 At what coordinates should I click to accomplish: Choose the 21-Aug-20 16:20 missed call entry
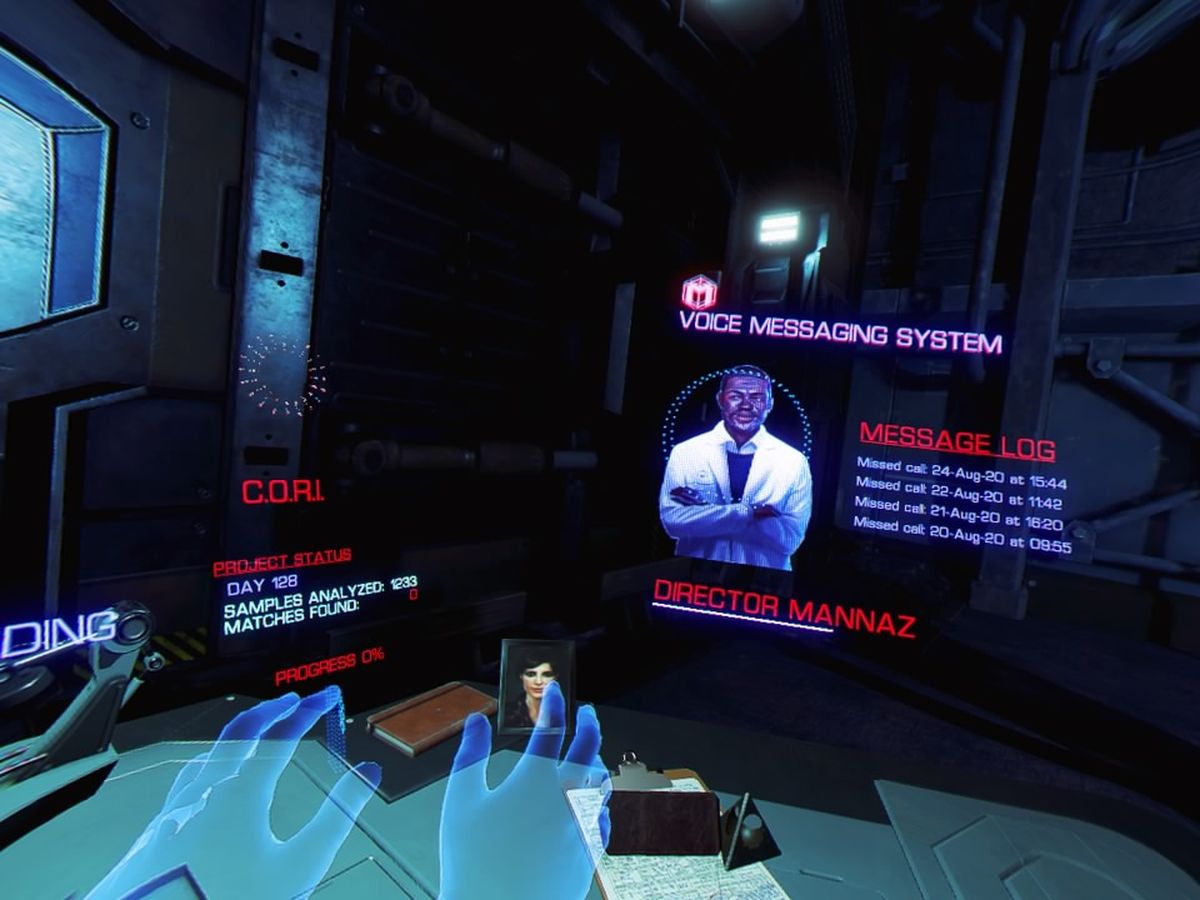958,516
